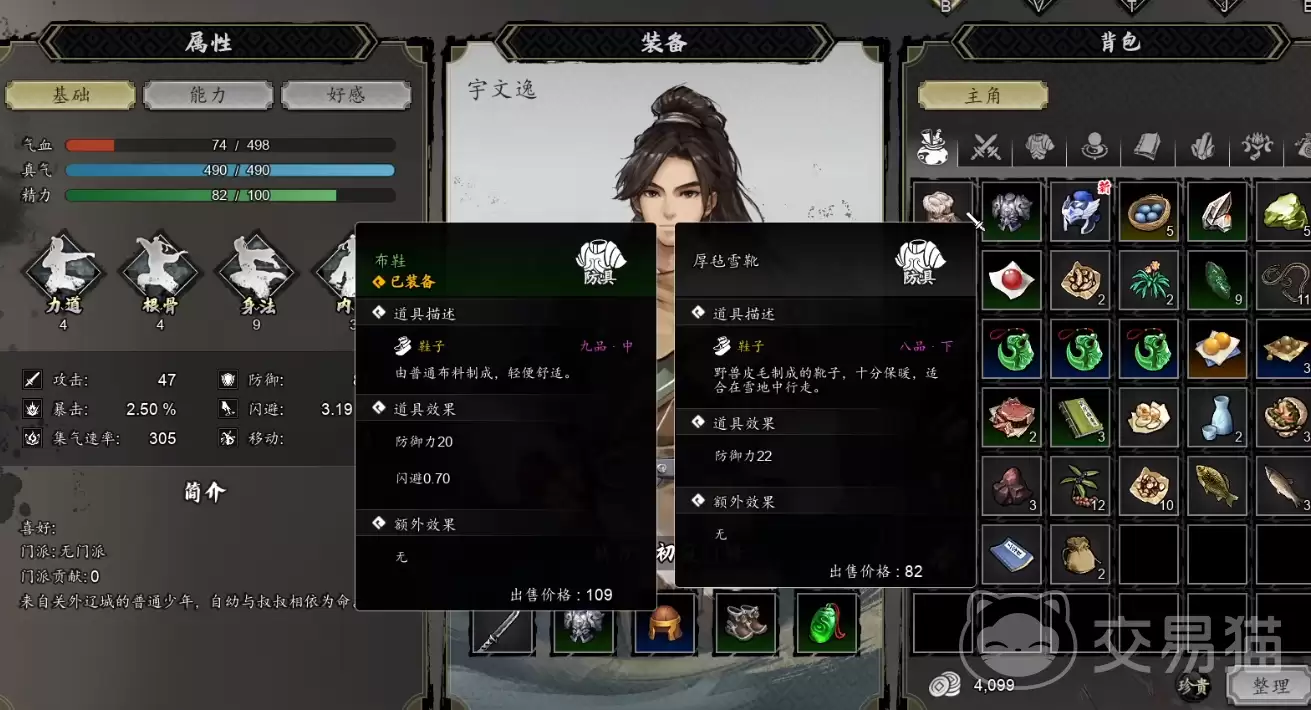The image size is (1311, 710).
Task: Choose the cloth pouch item slot
Action: [x=1080, y=555]
